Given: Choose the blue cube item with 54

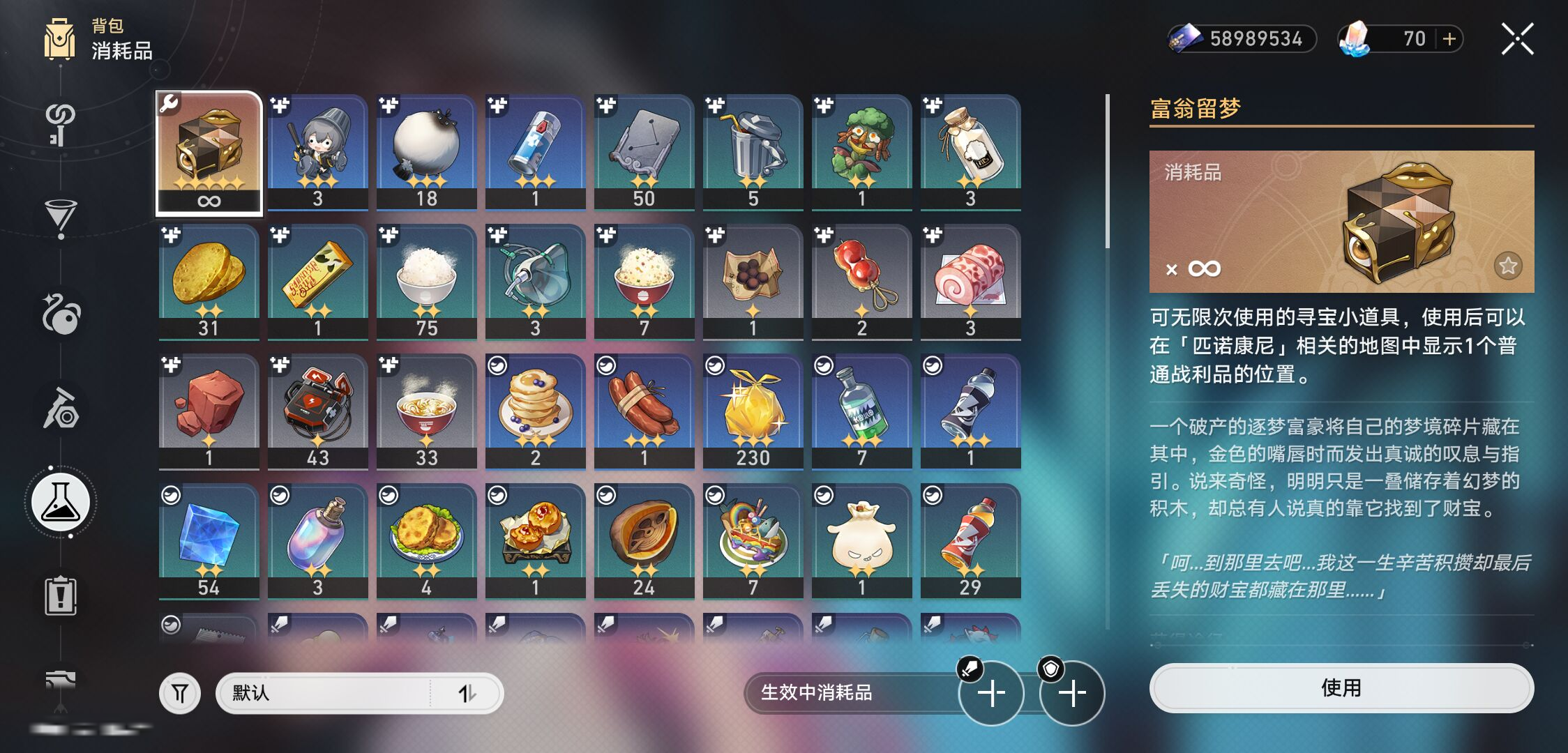Looking at the screenshot, I should pos(209,541).
